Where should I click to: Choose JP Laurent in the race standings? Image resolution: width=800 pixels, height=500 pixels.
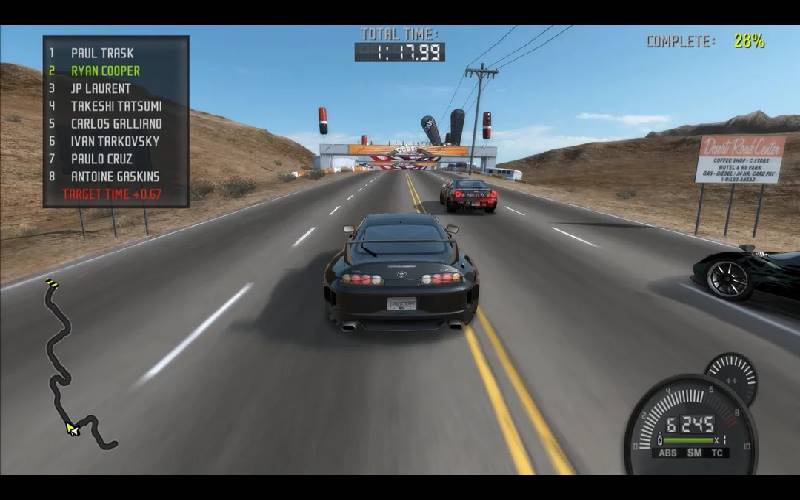[100, 88]
